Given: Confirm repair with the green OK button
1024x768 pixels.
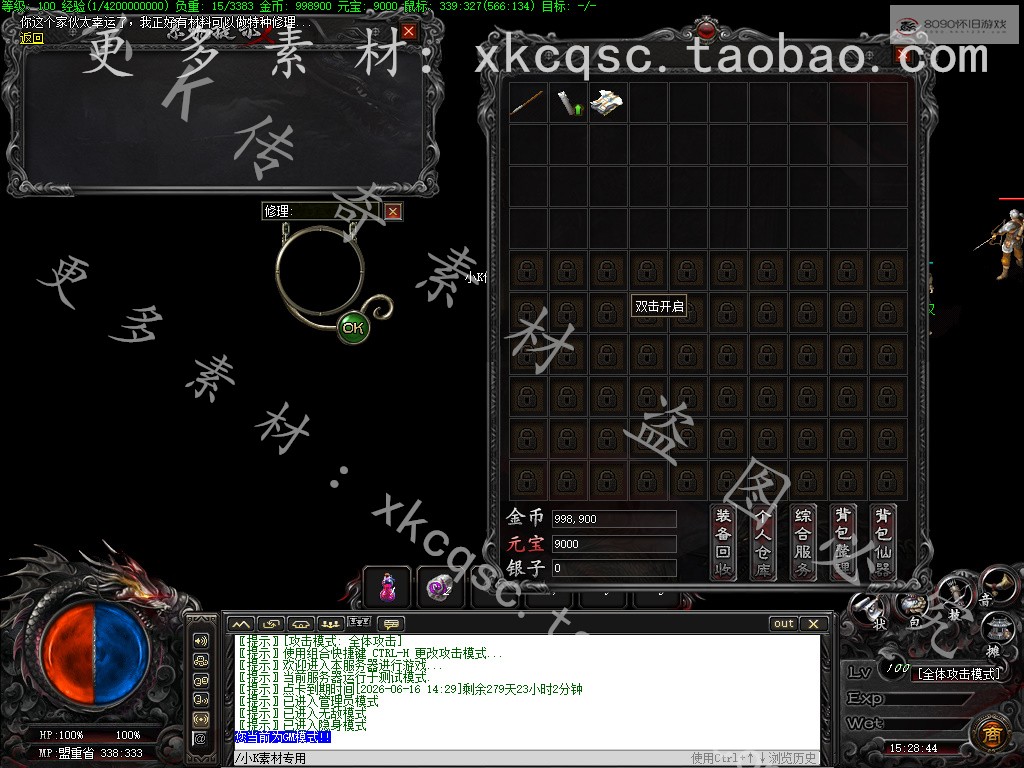Looking at the screenshot, I should [x=352, y=327].
